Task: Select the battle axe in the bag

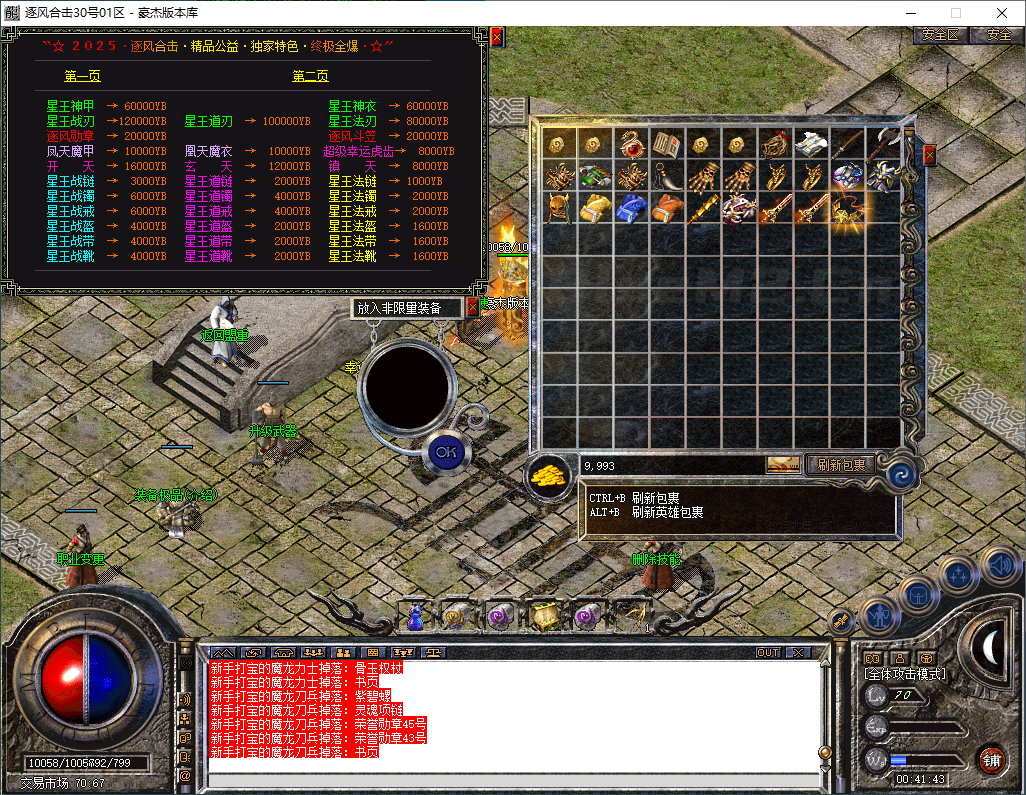Action: point(883,144)
